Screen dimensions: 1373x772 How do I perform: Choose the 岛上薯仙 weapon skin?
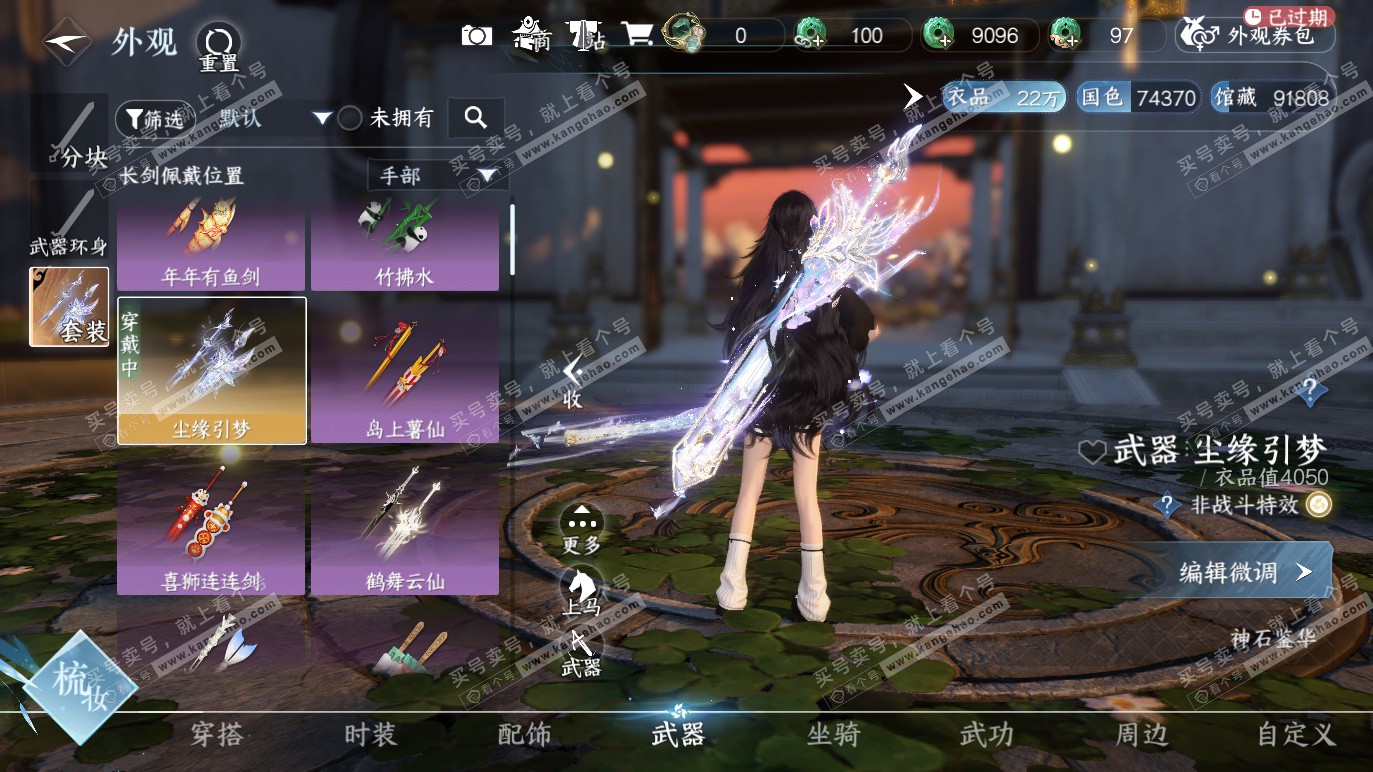click(x=405, y=373)
